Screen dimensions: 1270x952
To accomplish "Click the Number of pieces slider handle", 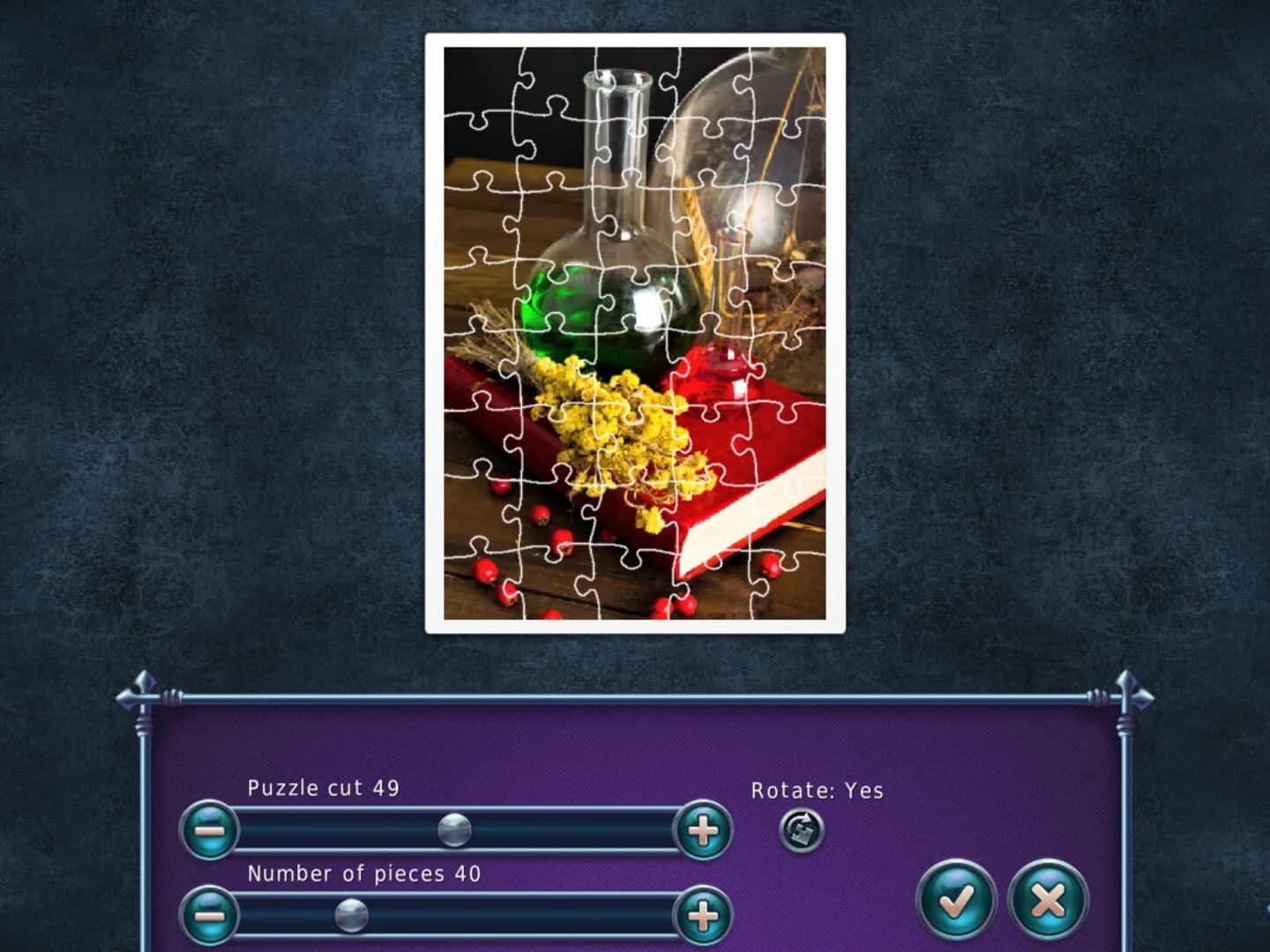I will pyautogui.click(x=350, y=913).
